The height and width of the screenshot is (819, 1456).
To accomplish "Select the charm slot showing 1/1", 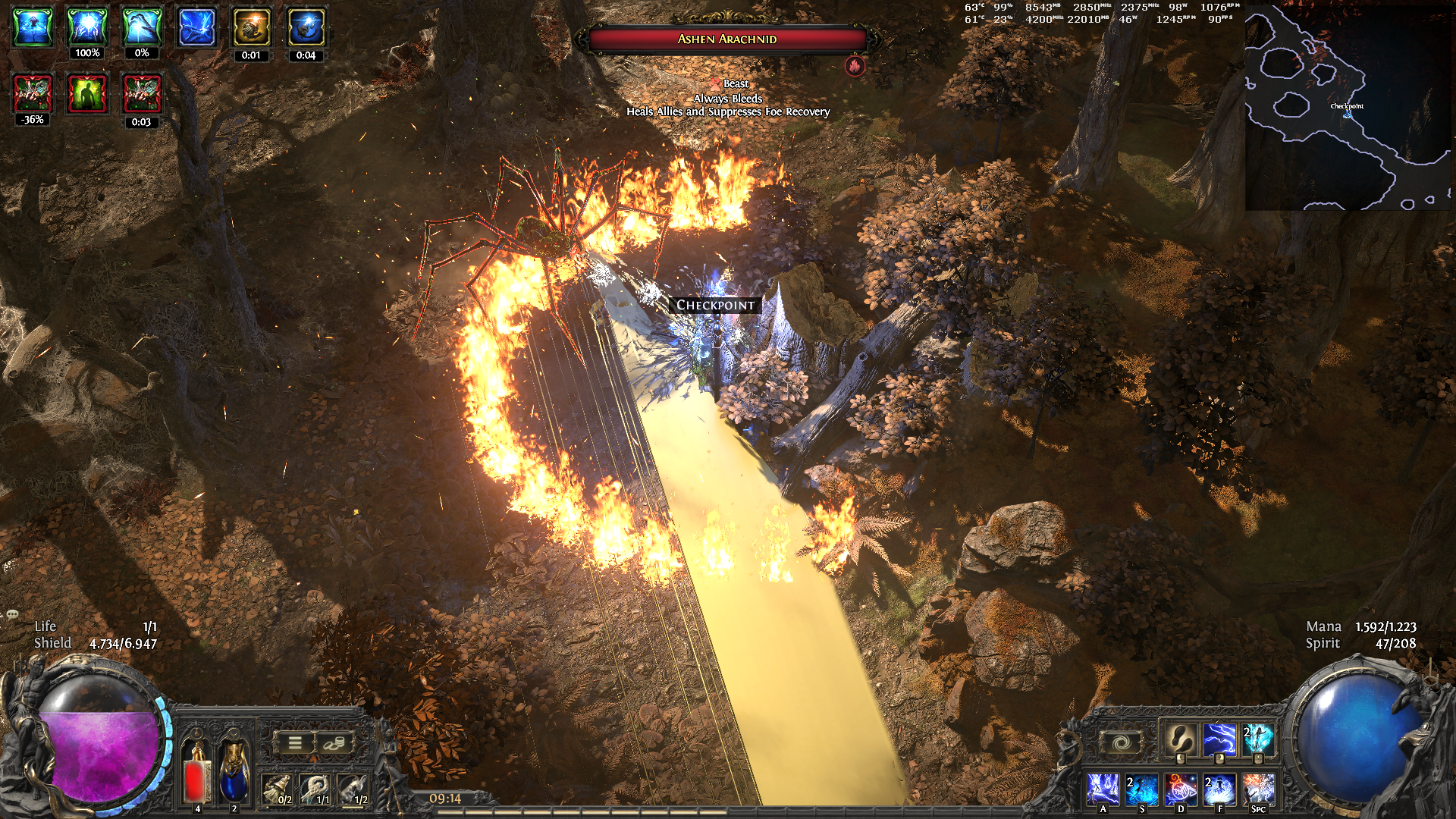I will [315, 789].
